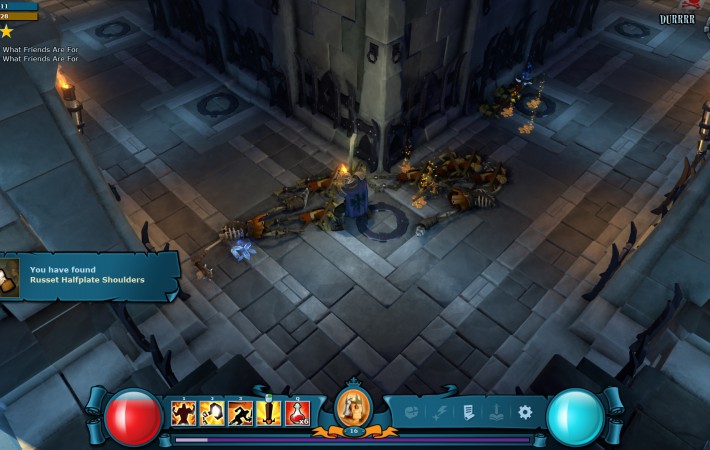This screenshot has height=450, width=710.
Task: Drink the red health potion in the hotbar
Action: click(x=297, y=412)
